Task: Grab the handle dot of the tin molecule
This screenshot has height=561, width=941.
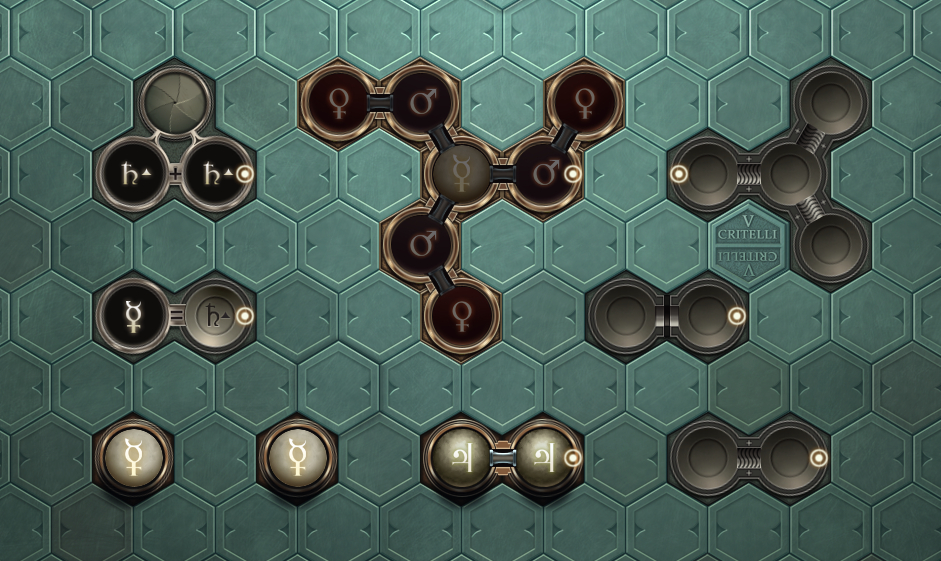Action: click(573, 457)
